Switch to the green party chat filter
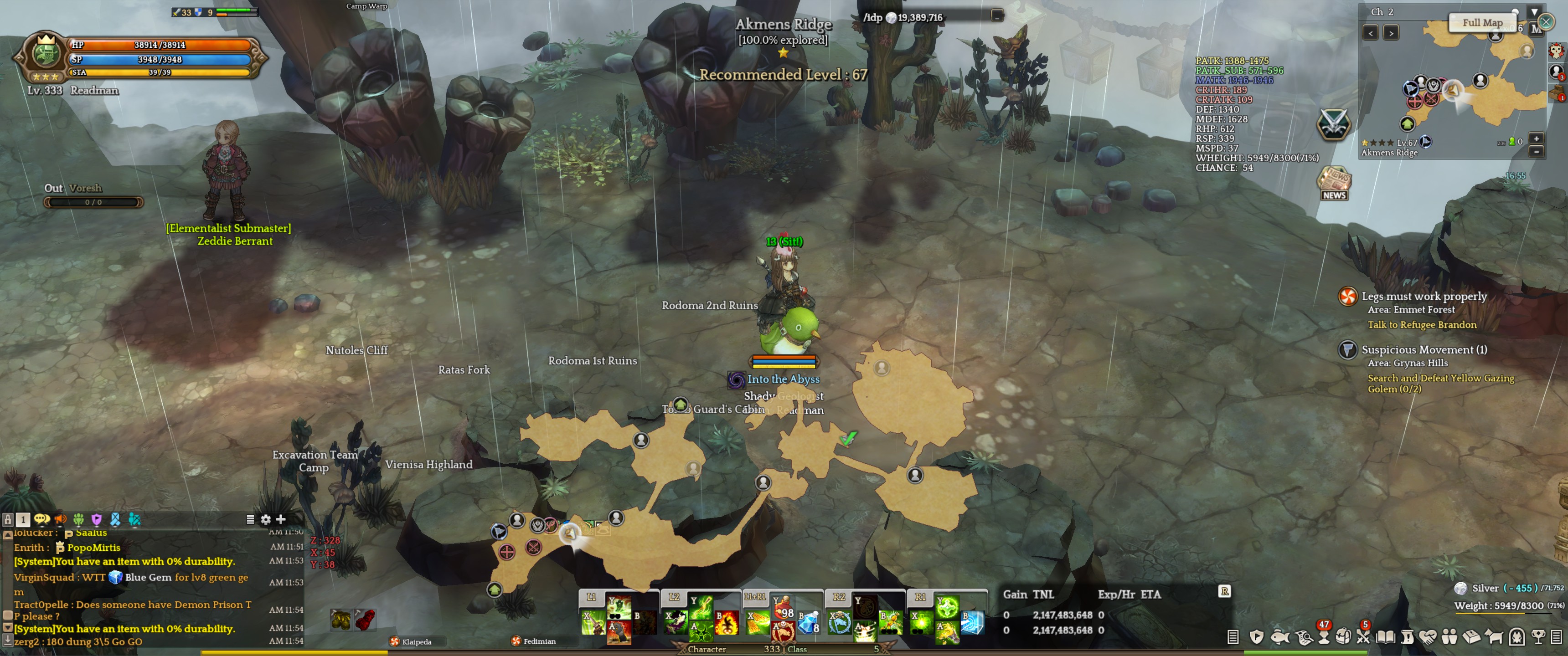Screen dimensions: 1568x656 pyautogui.click(x=78, y=519)
